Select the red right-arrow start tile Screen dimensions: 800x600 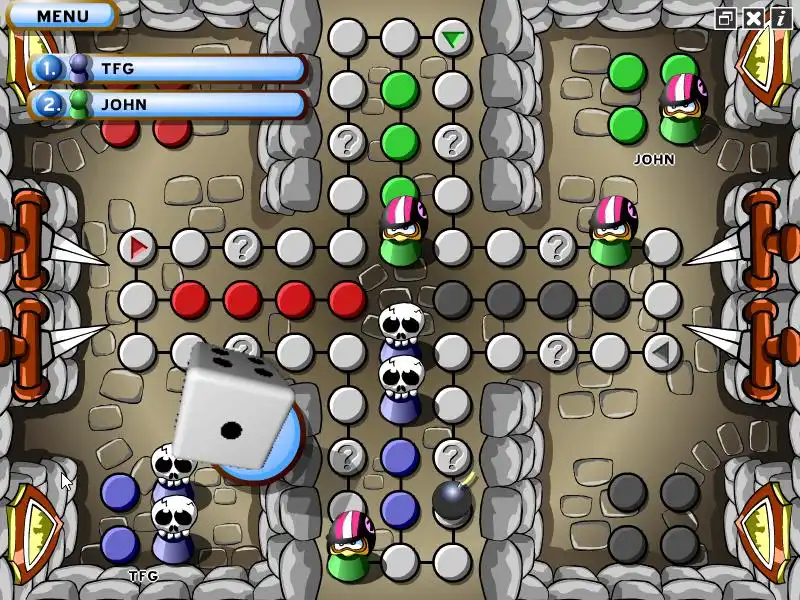point(138,246)
